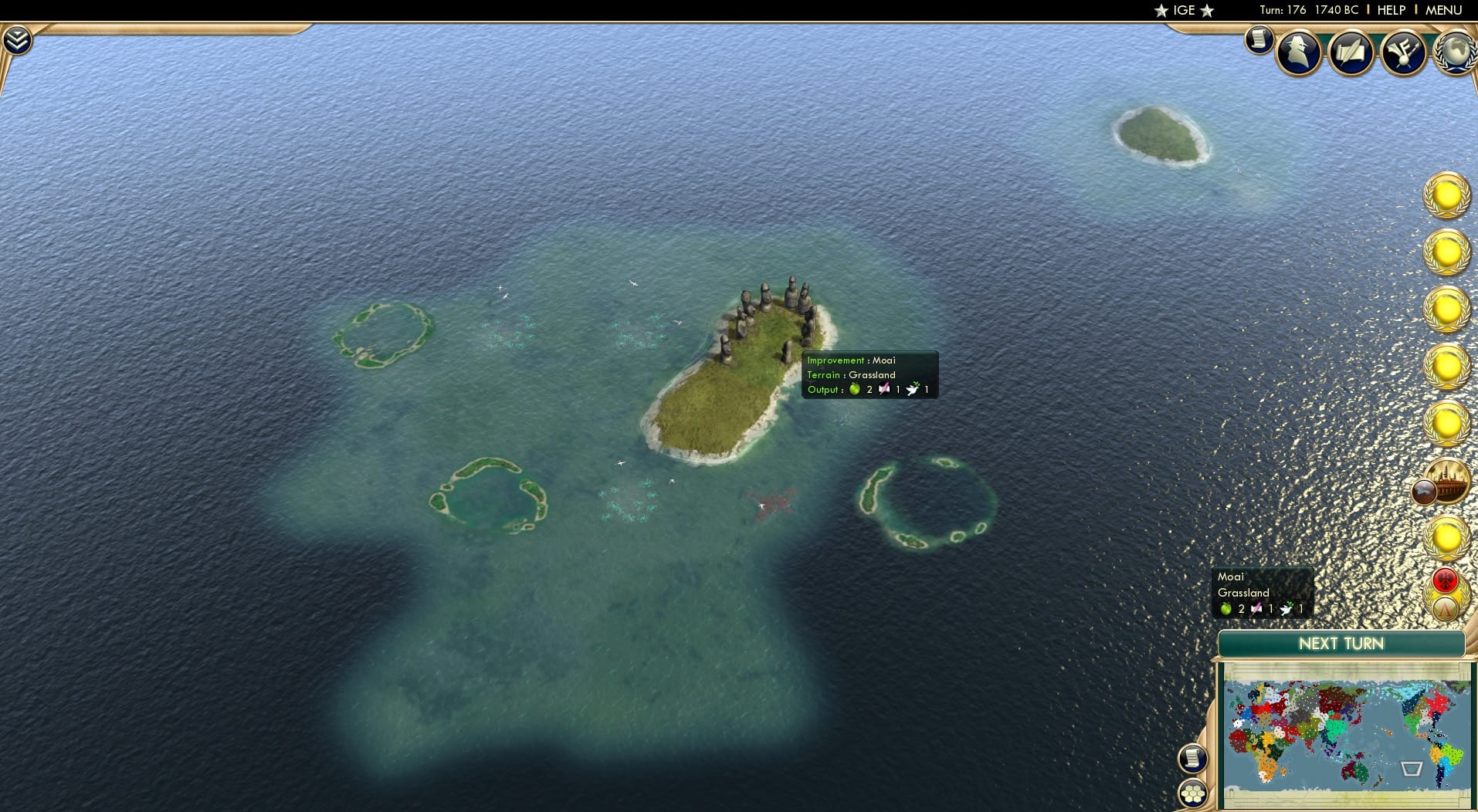Open the notification log scroll icon
The image size is (1478, 812).
(x=1257, y=40)
